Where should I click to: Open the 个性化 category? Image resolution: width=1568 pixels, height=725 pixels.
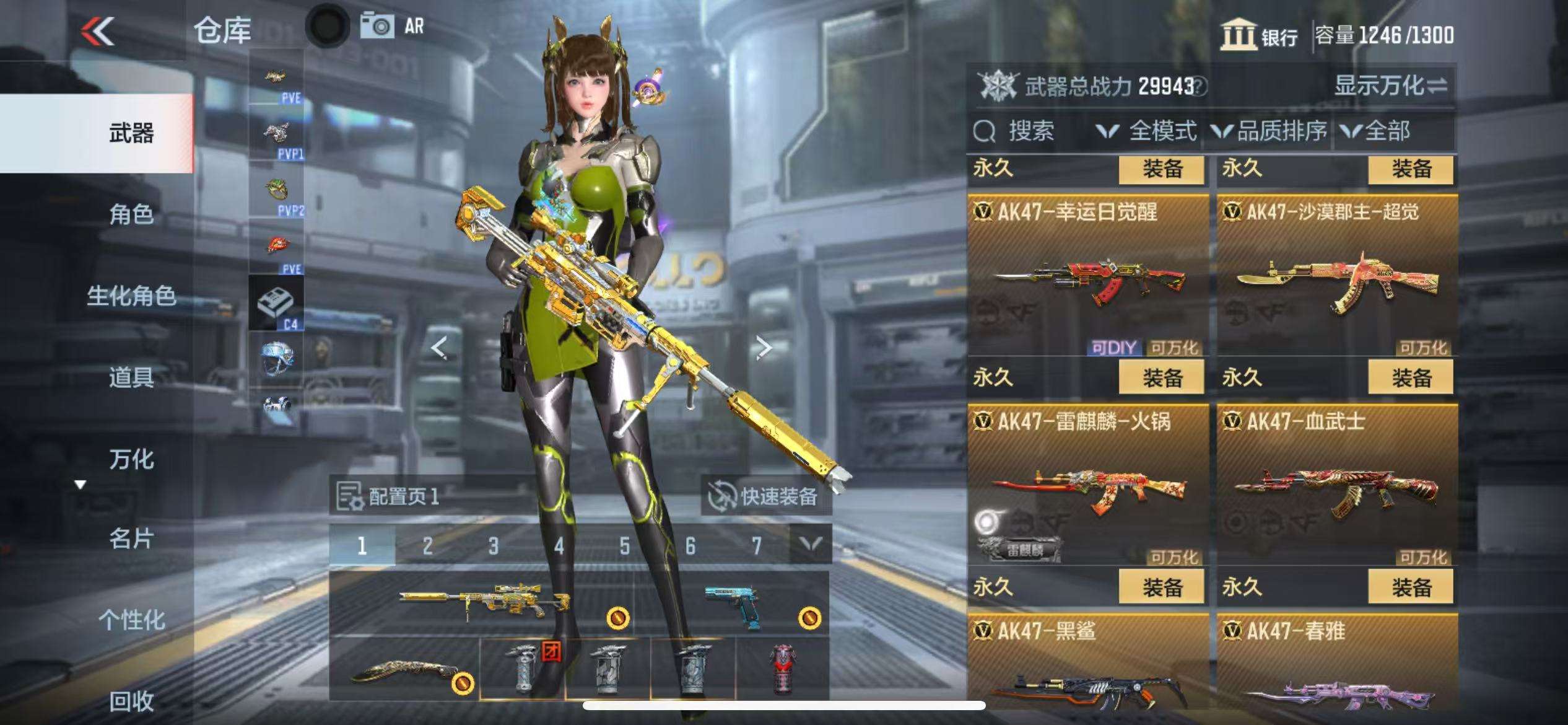coord(131,620)
